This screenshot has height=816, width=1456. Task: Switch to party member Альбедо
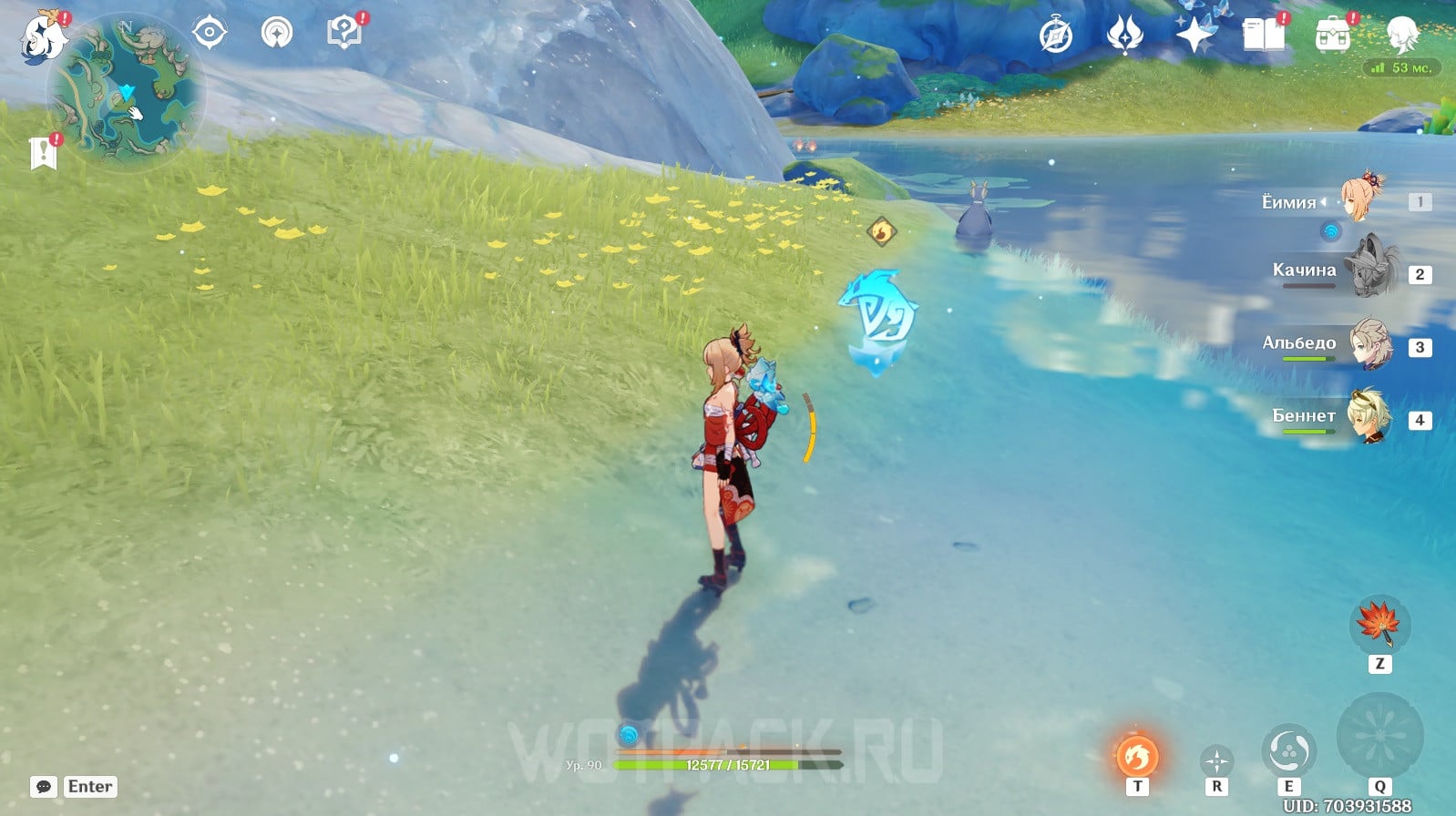(x=1369, y=344)
